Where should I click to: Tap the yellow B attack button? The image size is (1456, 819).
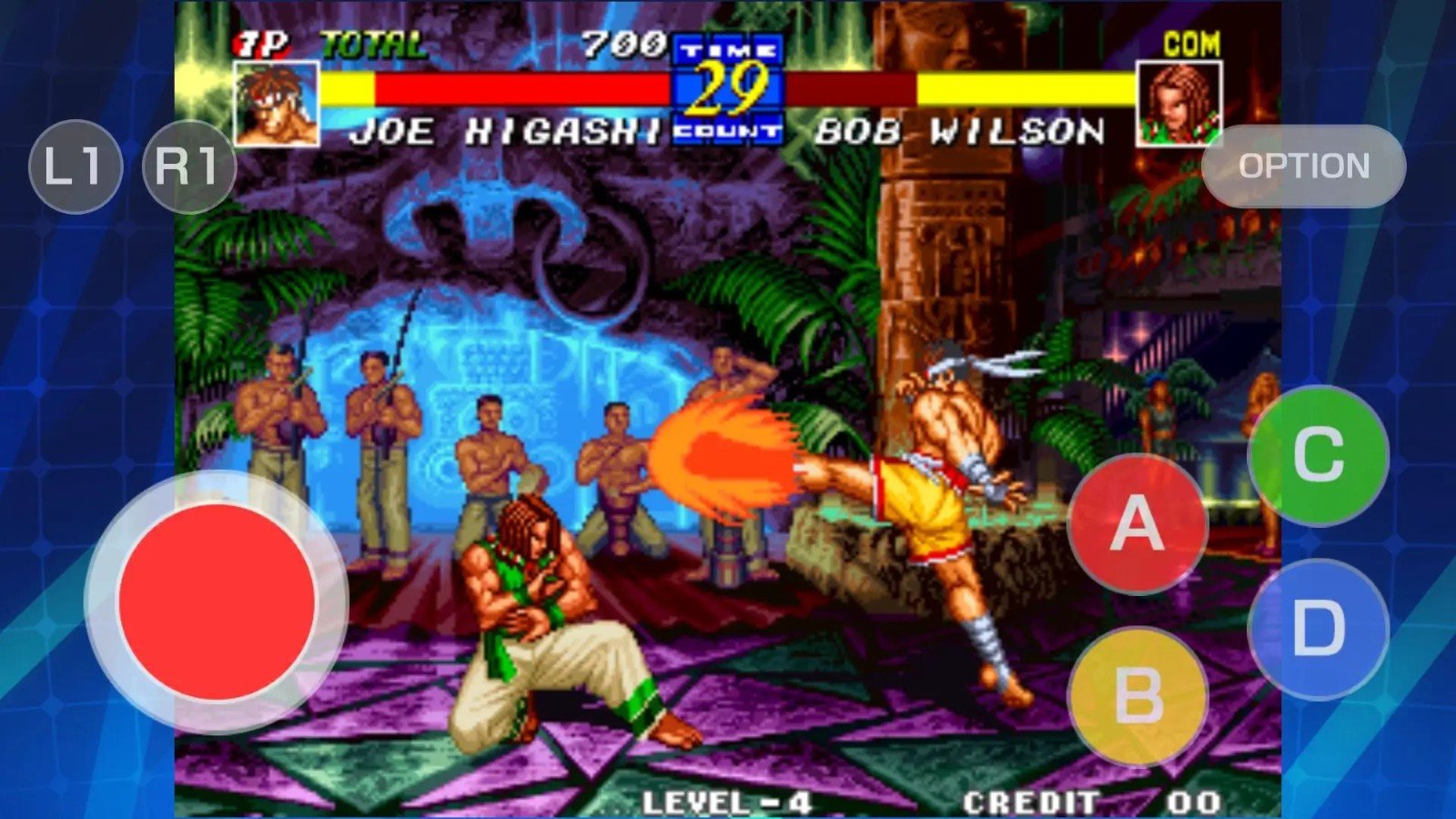(x=1137, y=696)
